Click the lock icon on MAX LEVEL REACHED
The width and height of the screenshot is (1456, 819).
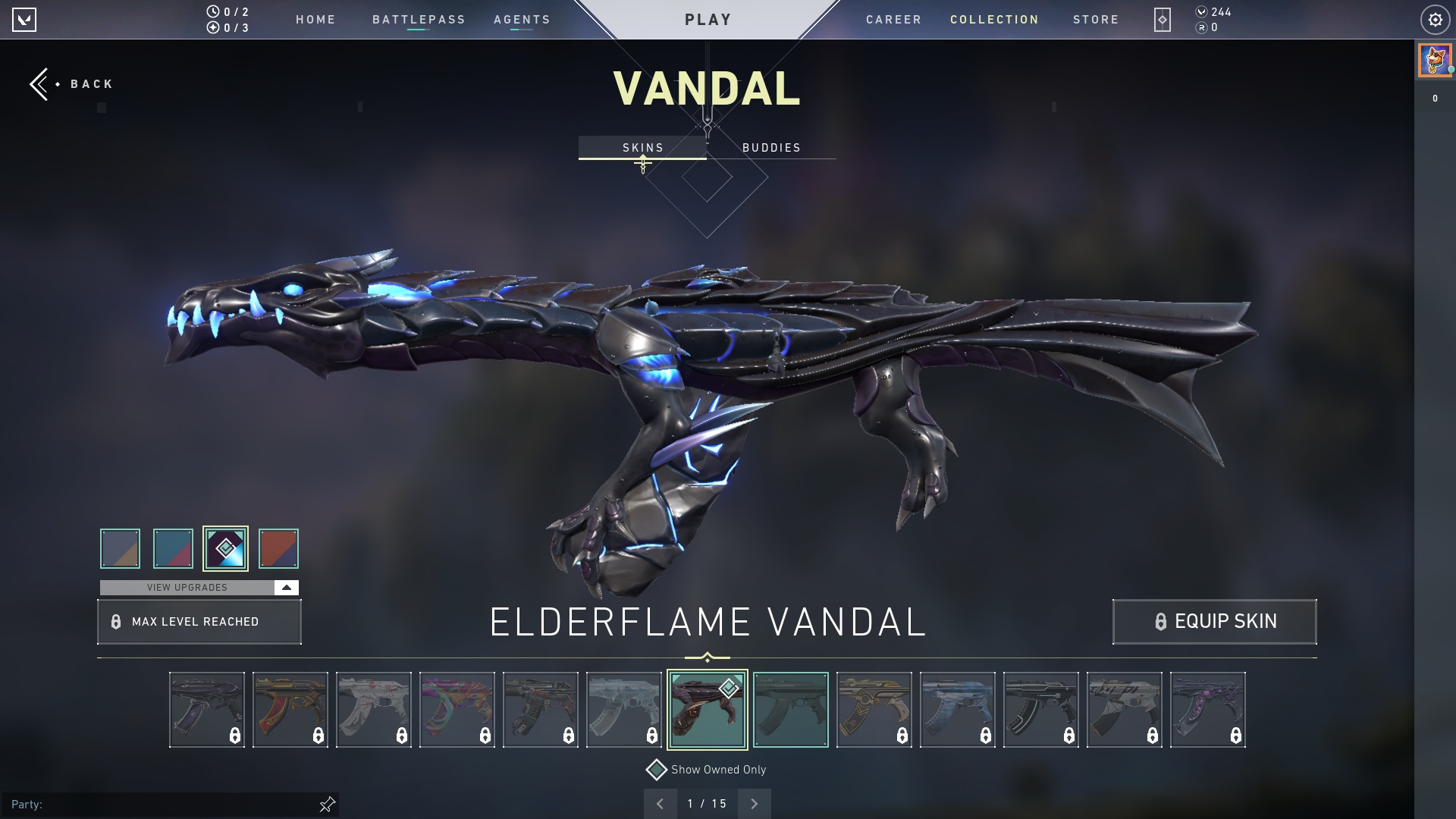116,622
